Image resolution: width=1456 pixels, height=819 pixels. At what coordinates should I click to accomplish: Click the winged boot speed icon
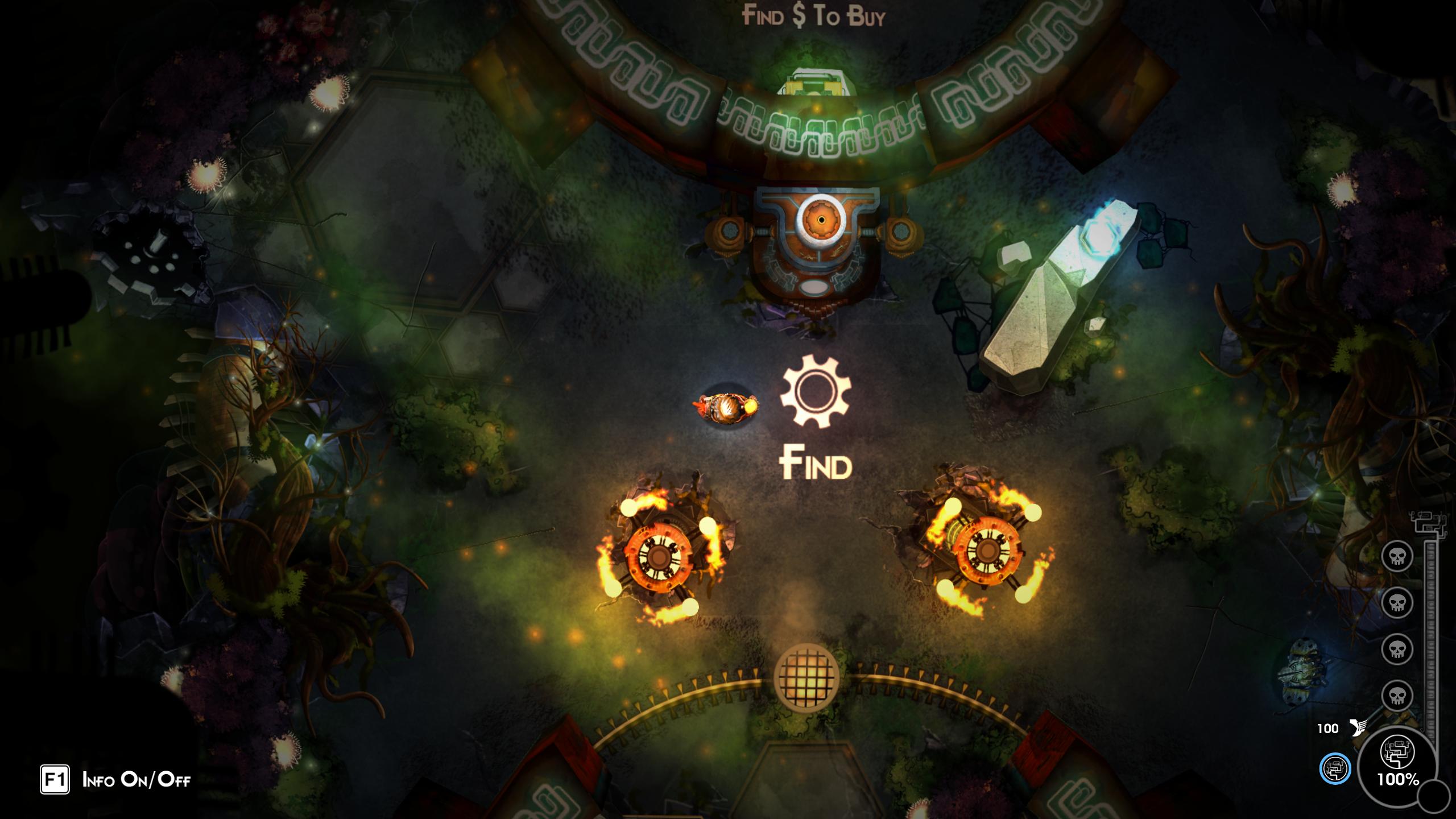click(x=1357, y=727)
